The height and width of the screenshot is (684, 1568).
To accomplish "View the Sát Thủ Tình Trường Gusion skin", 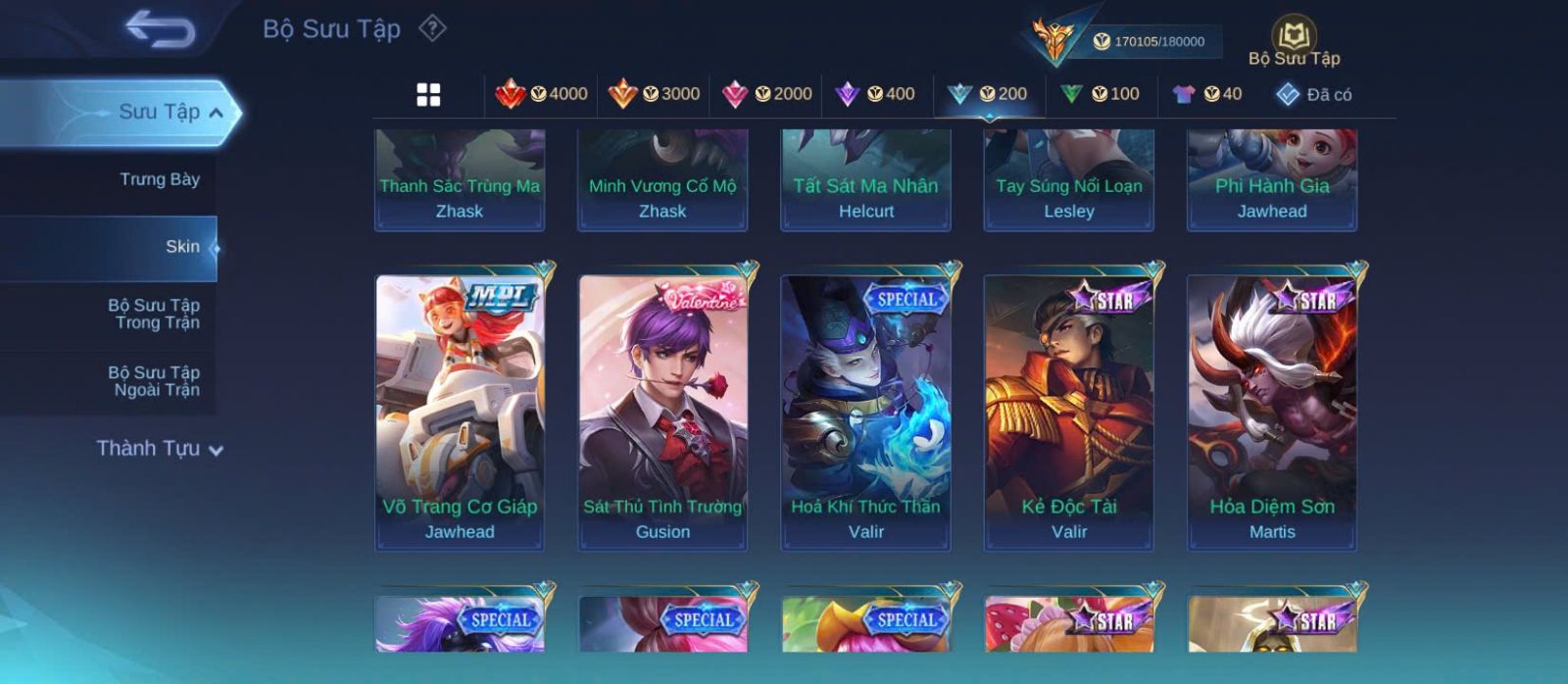I will [662, 412].
